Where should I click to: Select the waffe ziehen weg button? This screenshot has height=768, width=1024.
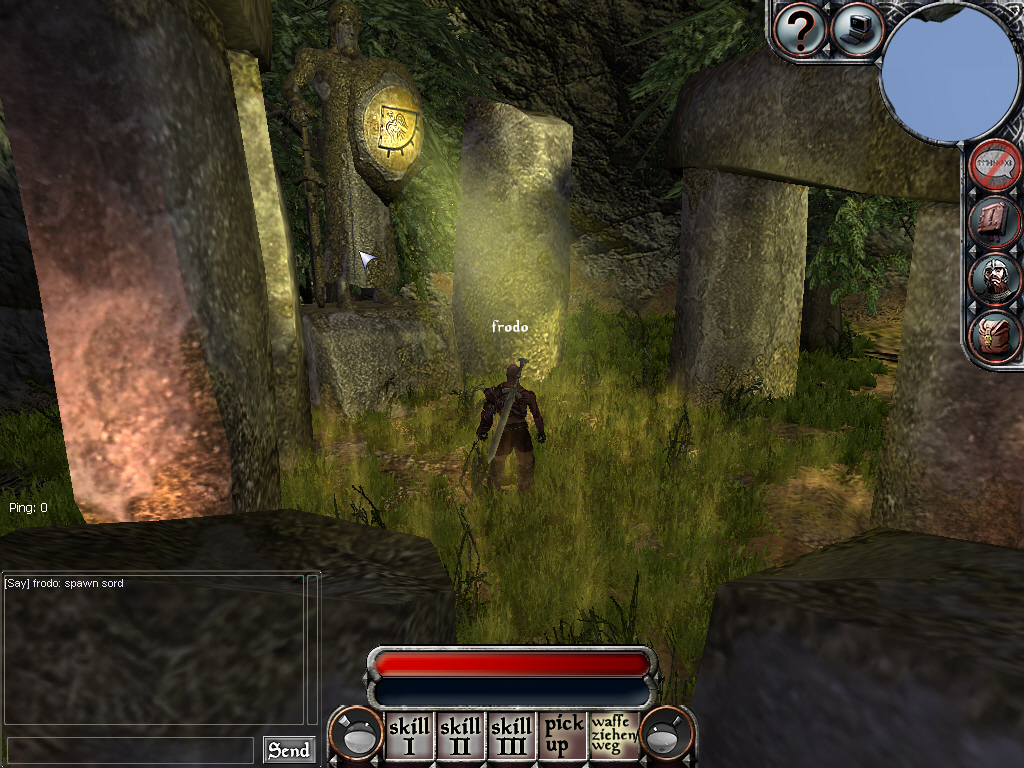614,735
